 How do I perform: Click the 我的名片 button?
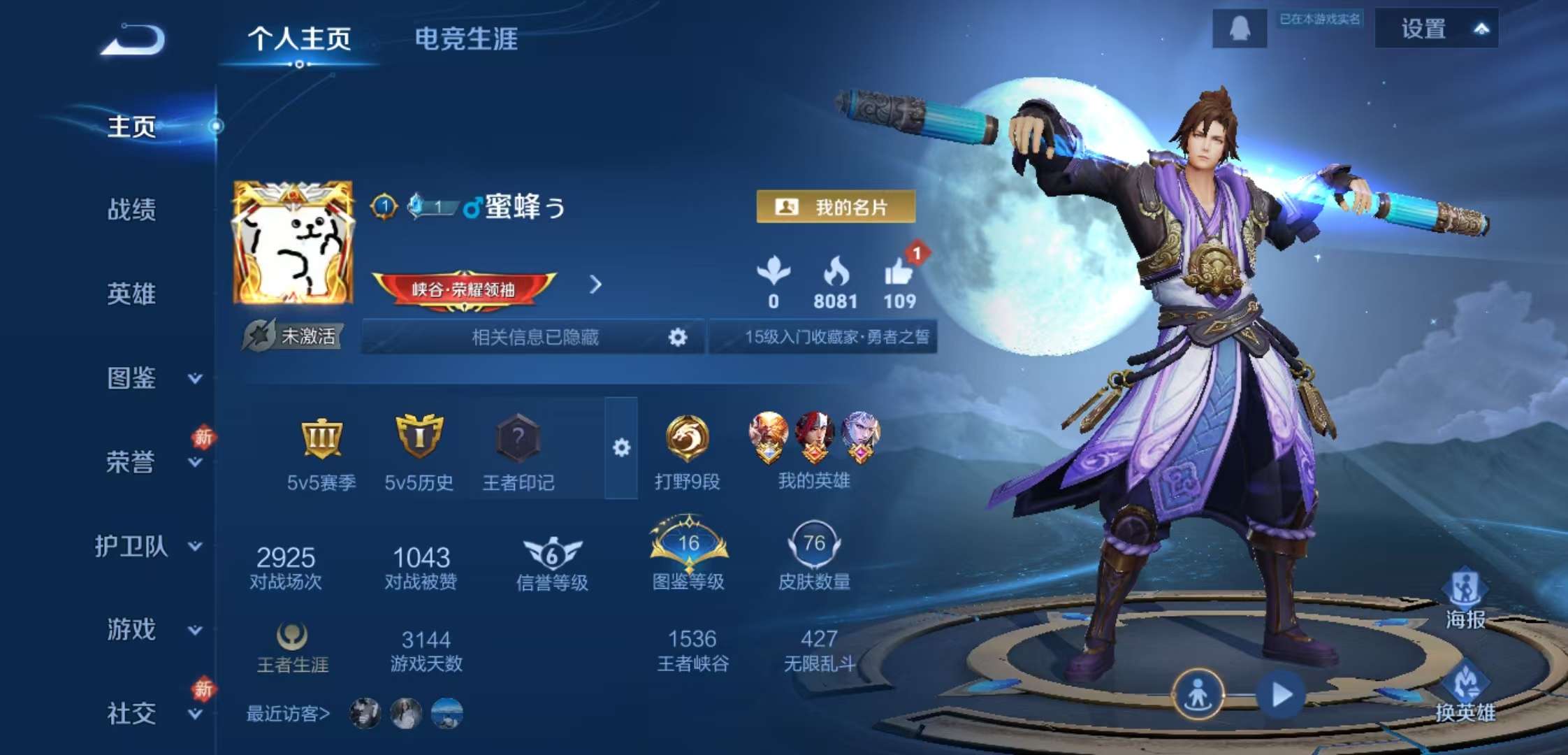(x=834, y=208)
